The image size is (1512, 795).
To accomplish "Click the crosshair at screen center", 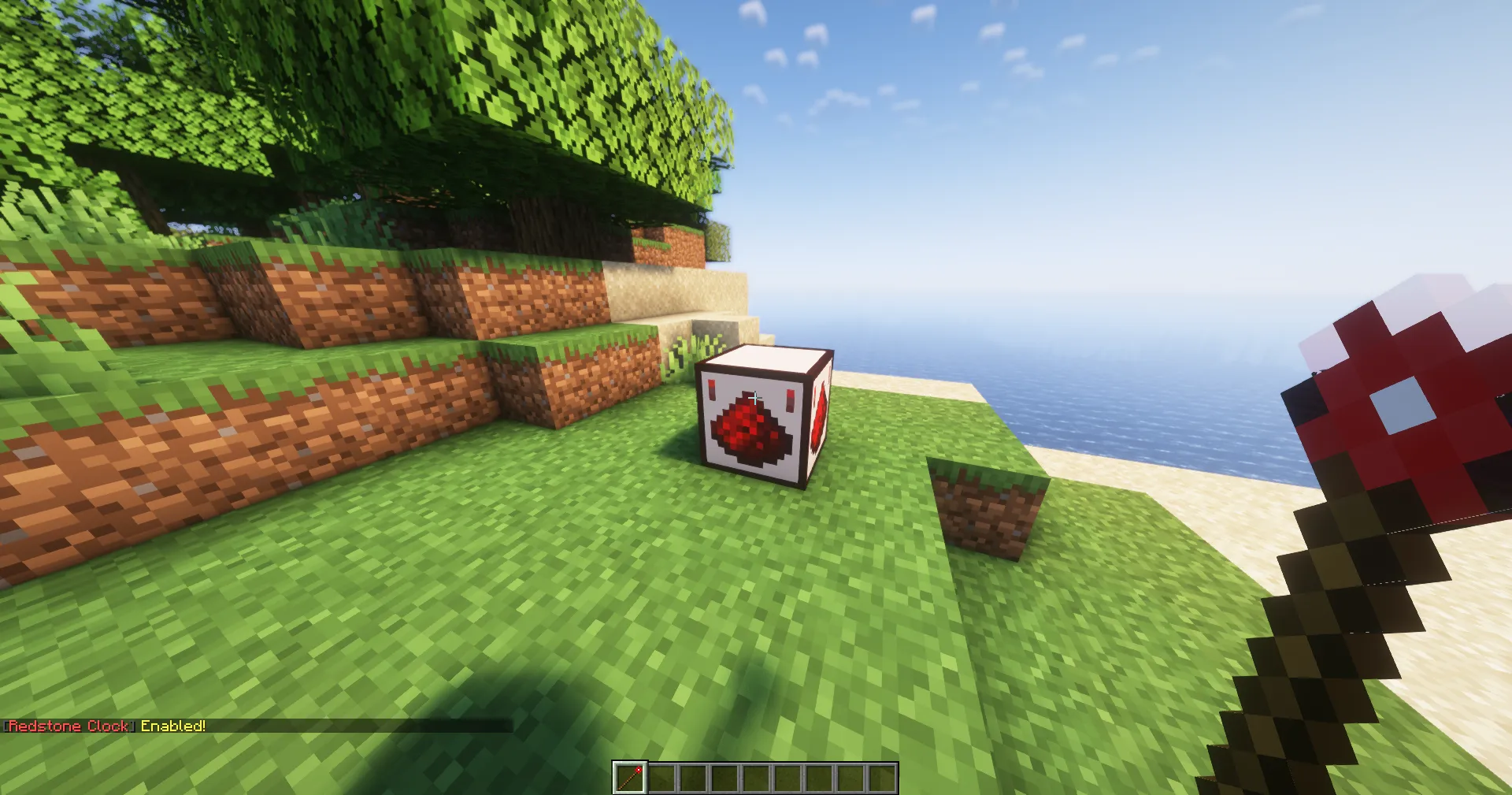I will pos(756,397).
